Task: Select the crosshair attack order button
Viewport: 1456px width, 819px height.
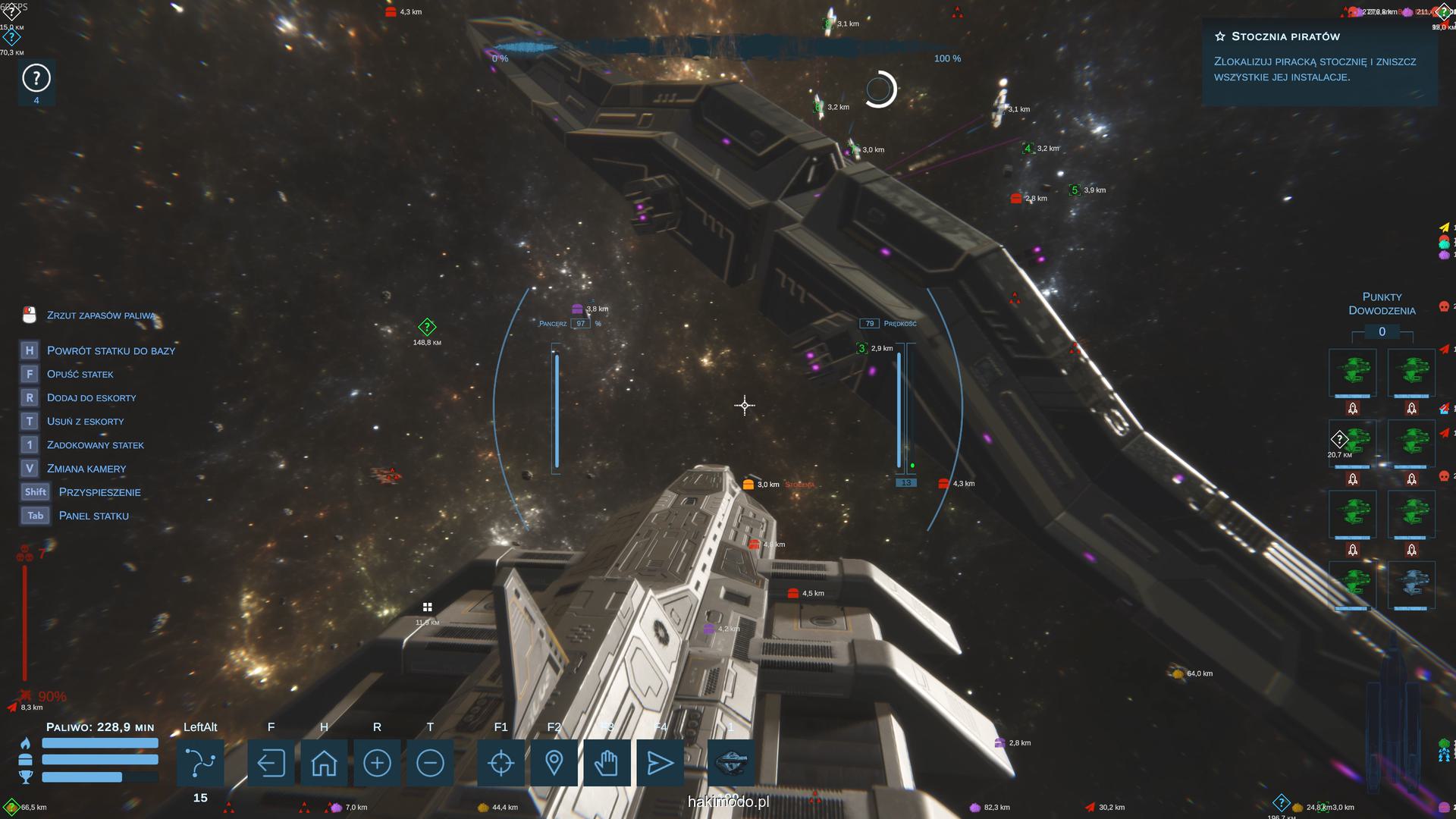Action: tap(500, 763)
